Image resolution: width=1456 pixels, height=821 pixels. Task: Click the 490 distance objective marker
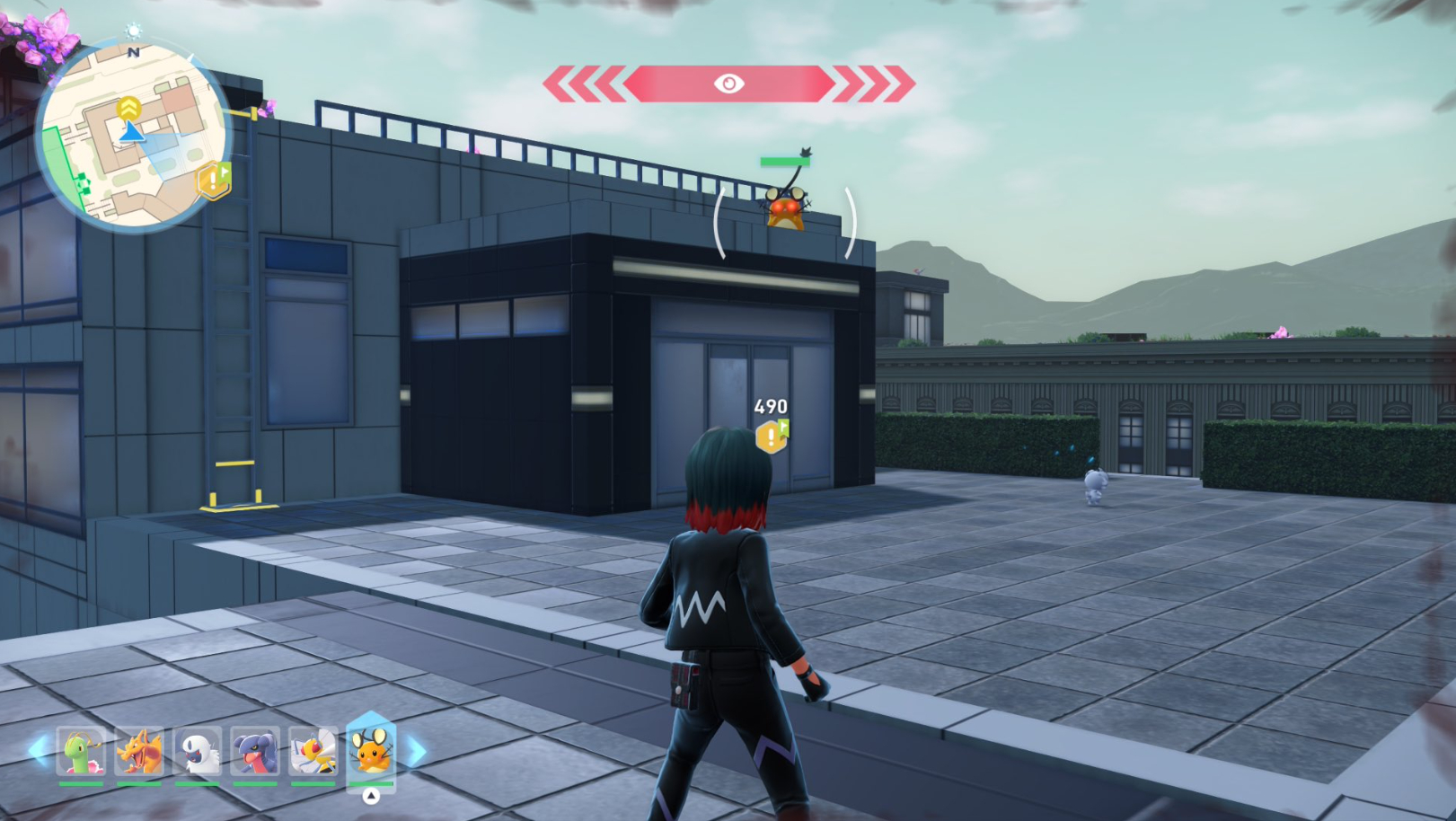(772, 436)
